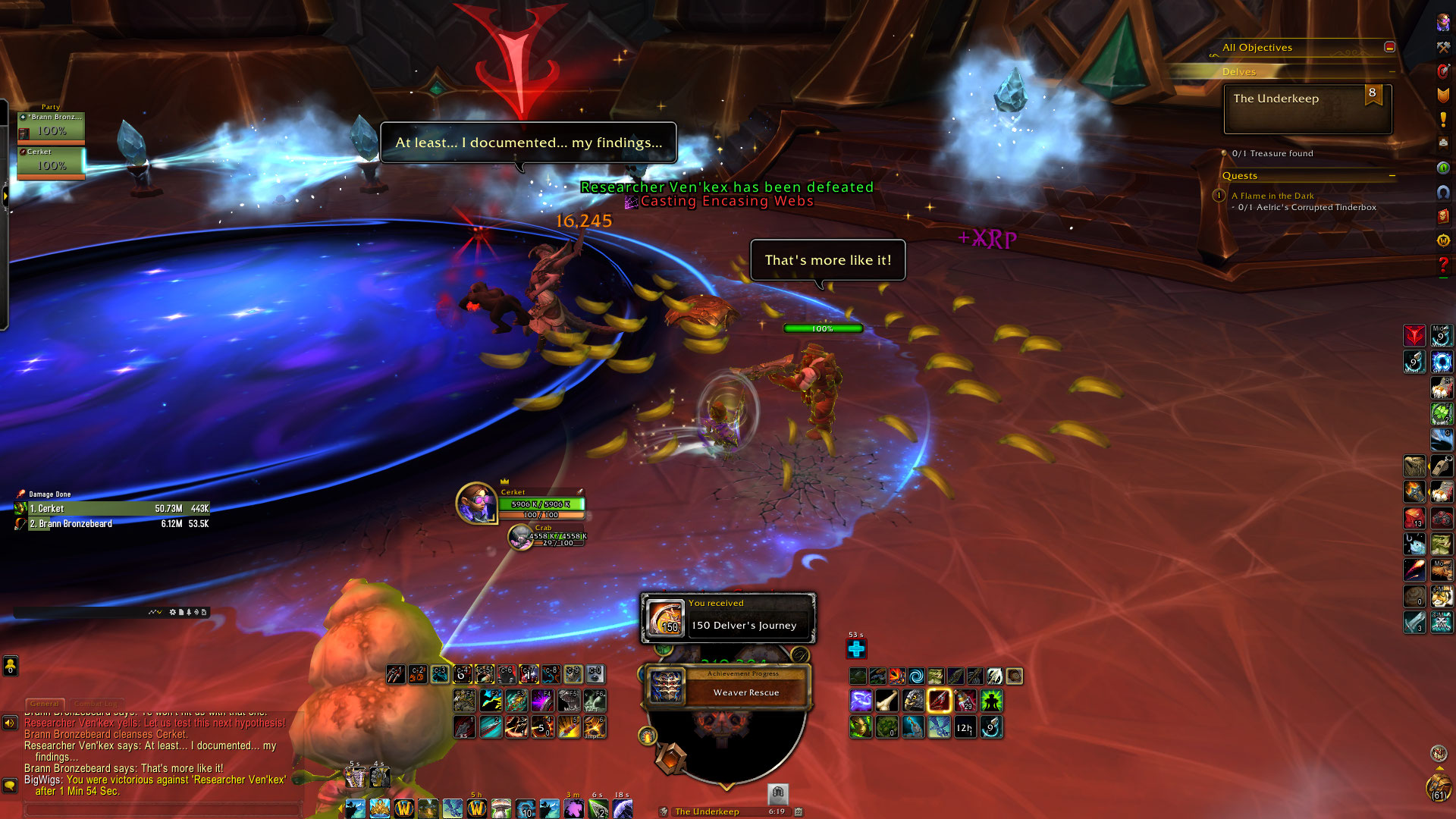Screen dimensions: 1456x819
Task: Click the red question mark help icon
Action: [x=1442, y=265]
